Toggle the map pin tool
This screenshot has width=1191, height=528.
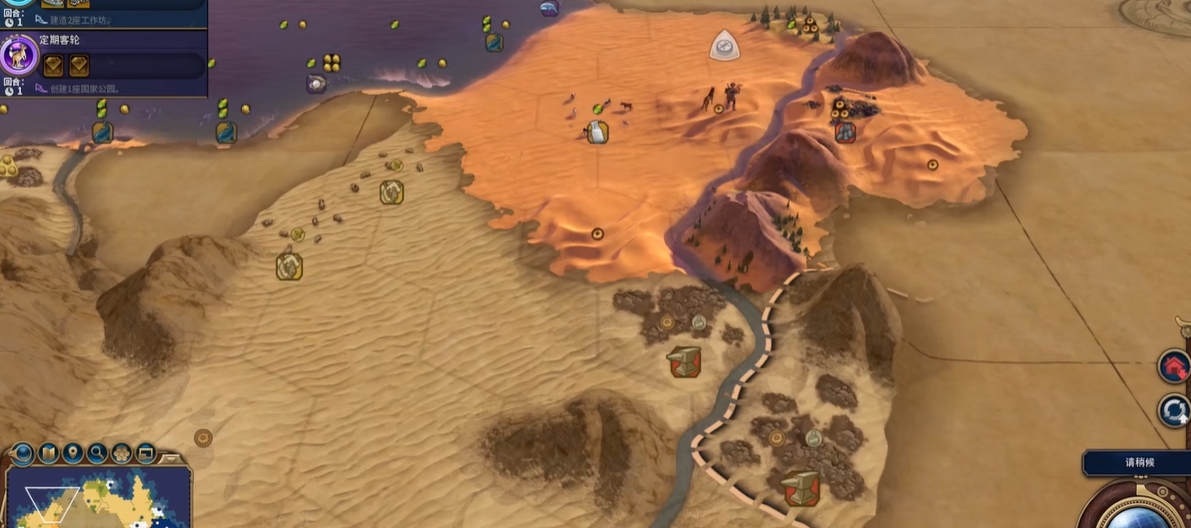[73, 454]
